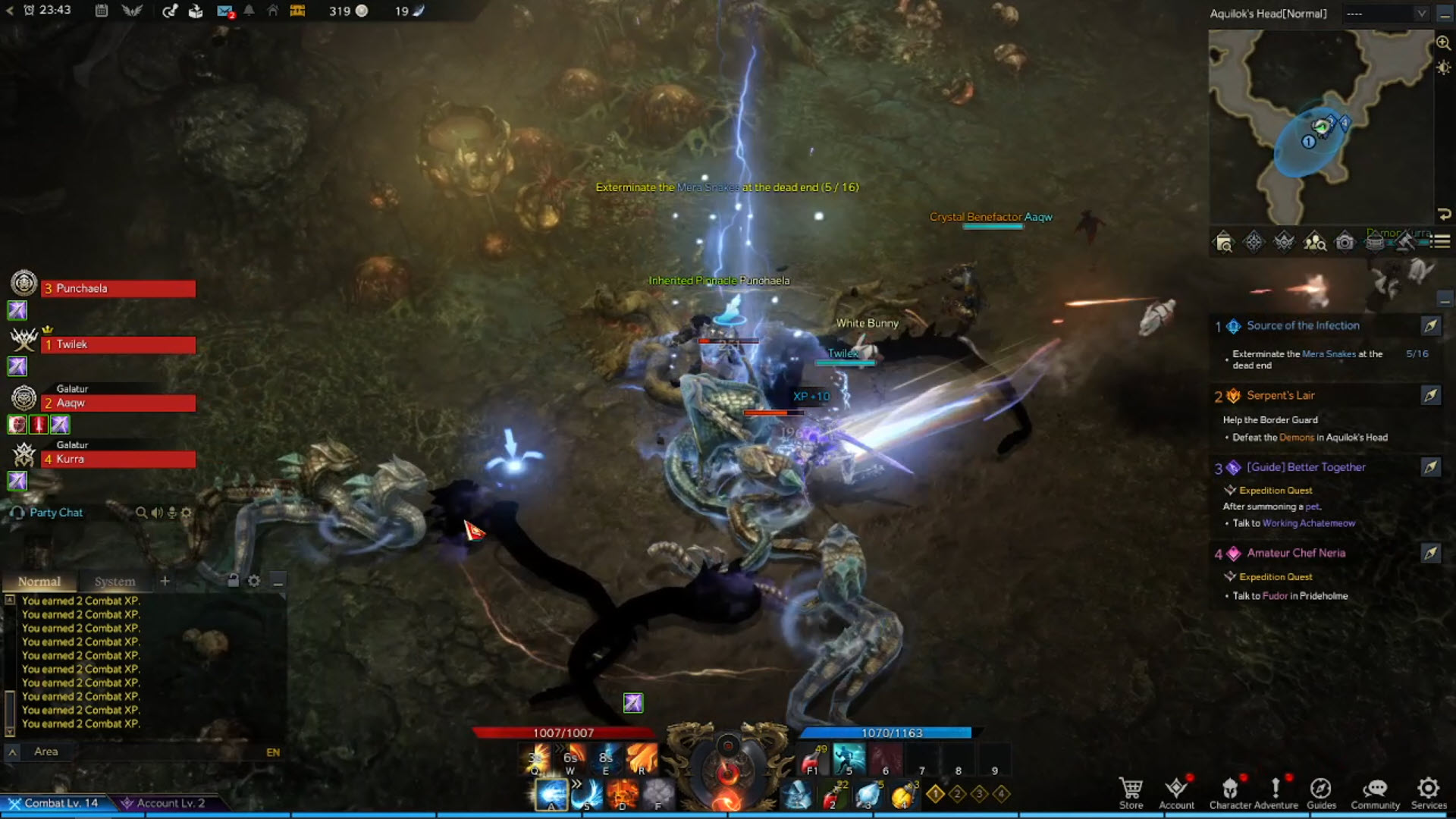Select the Source of the Infection quest
The image size is (1456, 819).
pyautogui.click(x=1303, y=326)
